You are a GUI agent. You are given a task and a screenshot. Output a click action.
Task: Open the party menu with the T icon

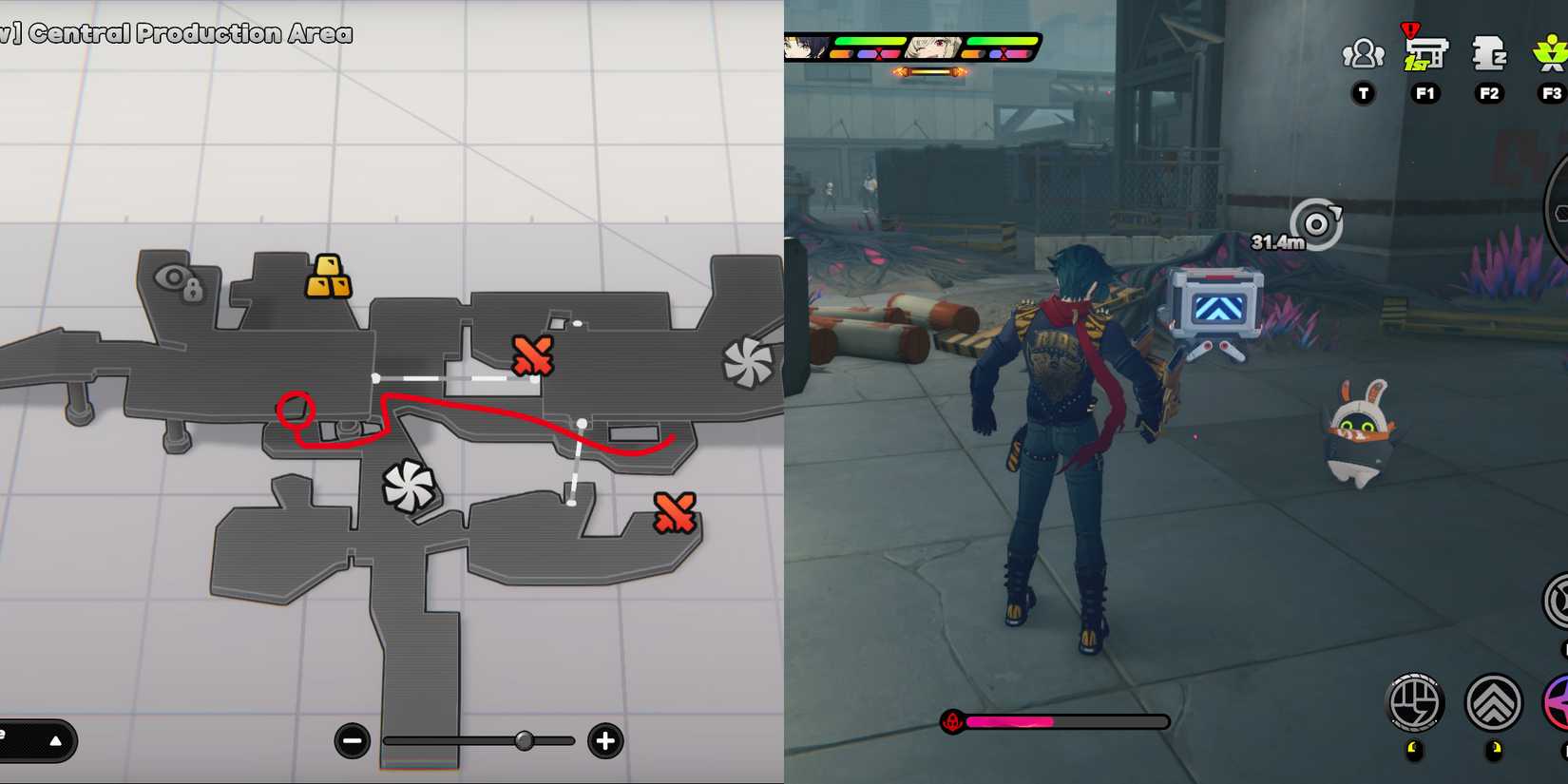(x=1363, y=55)
